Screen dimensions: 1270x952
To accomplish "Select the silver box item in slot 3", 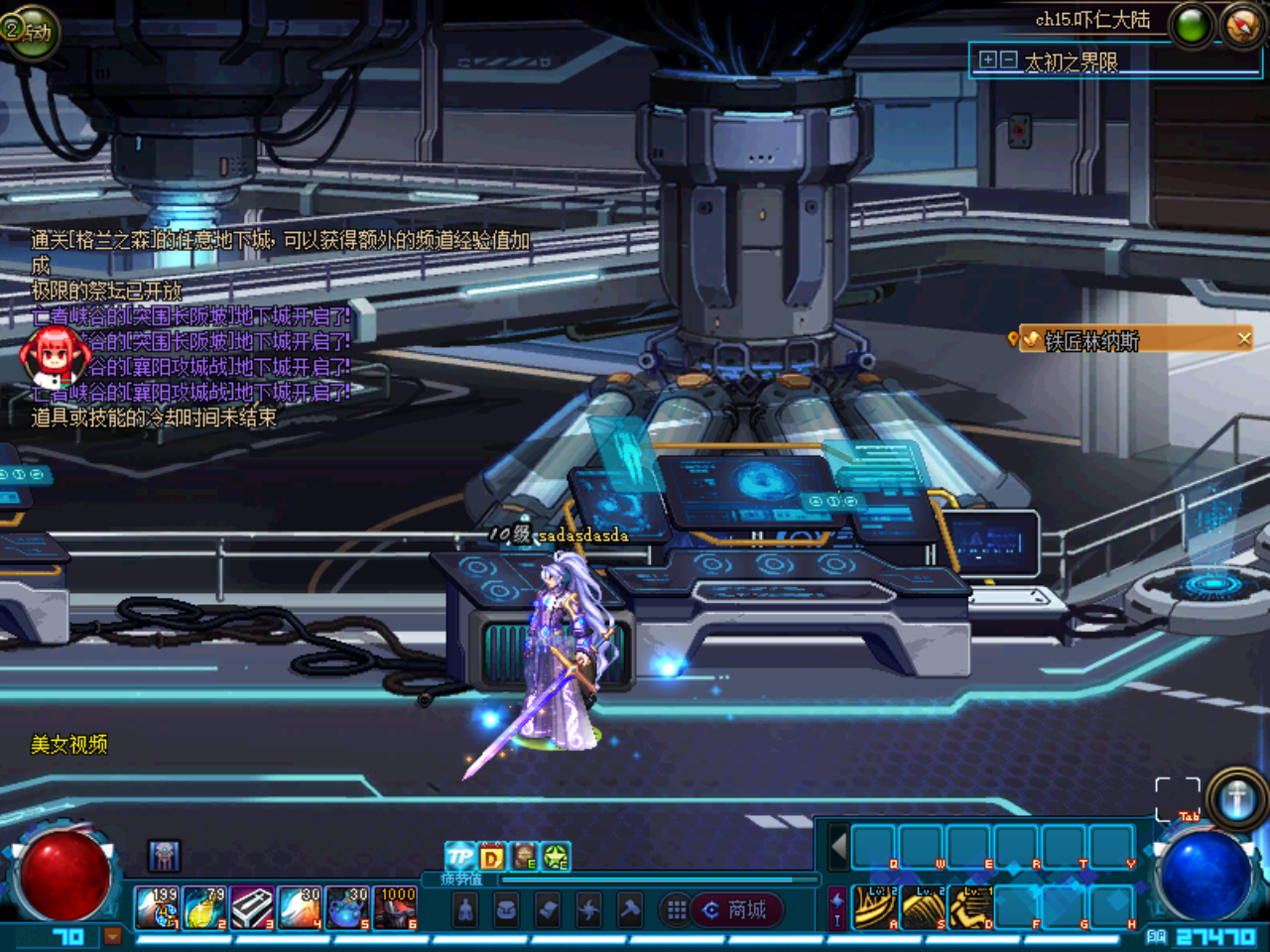I will tap(252, 907).
